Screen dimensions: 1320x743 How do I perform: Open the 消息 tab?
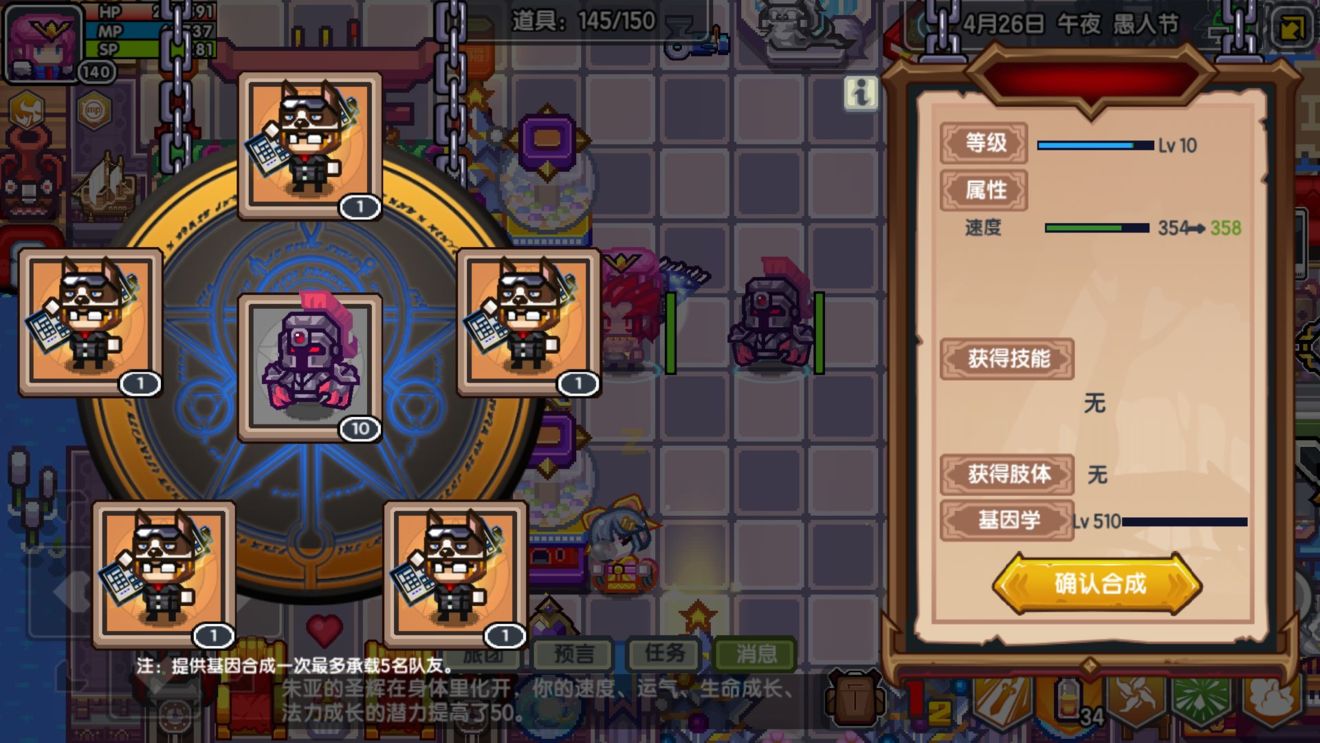coord(758,657)
